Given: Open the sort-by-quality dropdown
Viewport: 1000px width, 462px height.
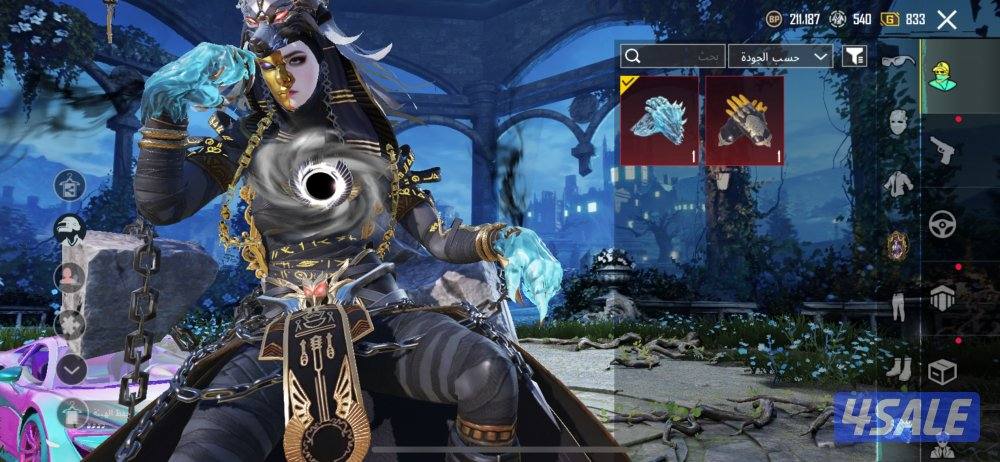Looking at the screenshot, I should (x=780, y=57).
